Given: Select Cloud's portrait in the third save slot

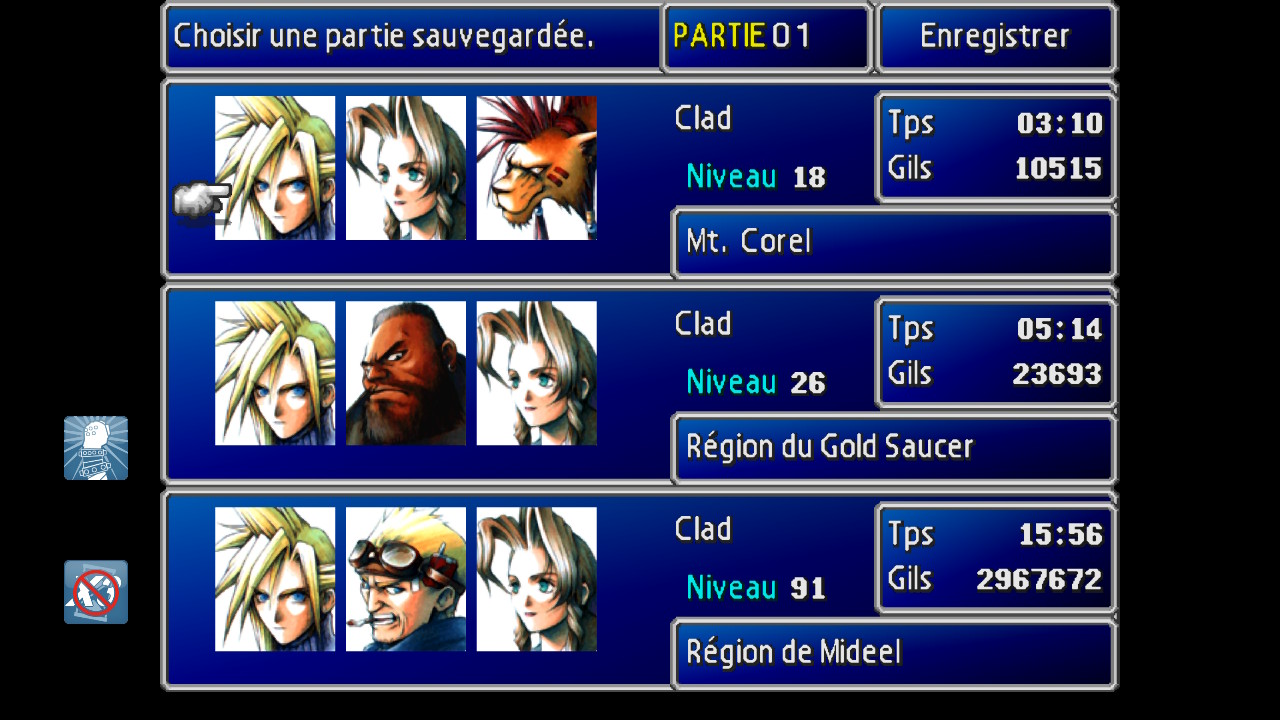Looking at the screenshot, I should [x=273, y=577].
